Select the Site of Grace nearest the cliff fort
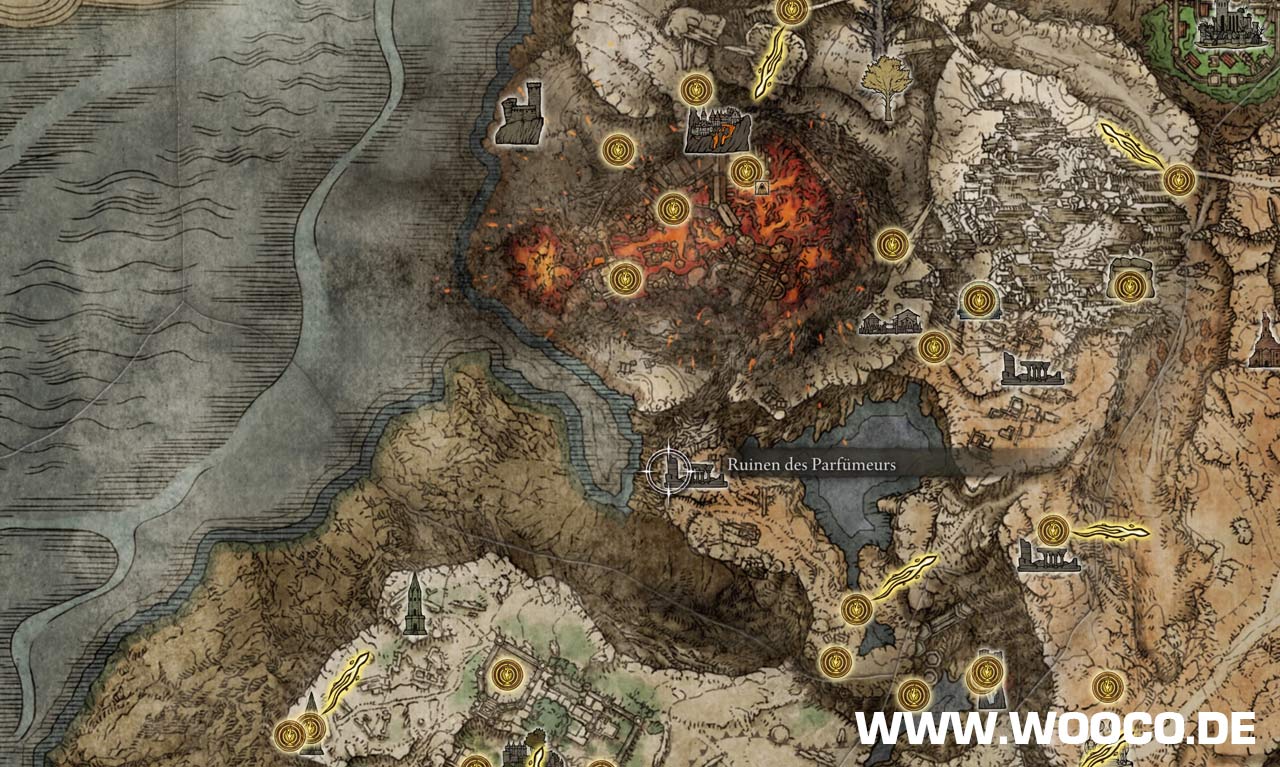Screen dimensions: 1280x767 [620, 150]
